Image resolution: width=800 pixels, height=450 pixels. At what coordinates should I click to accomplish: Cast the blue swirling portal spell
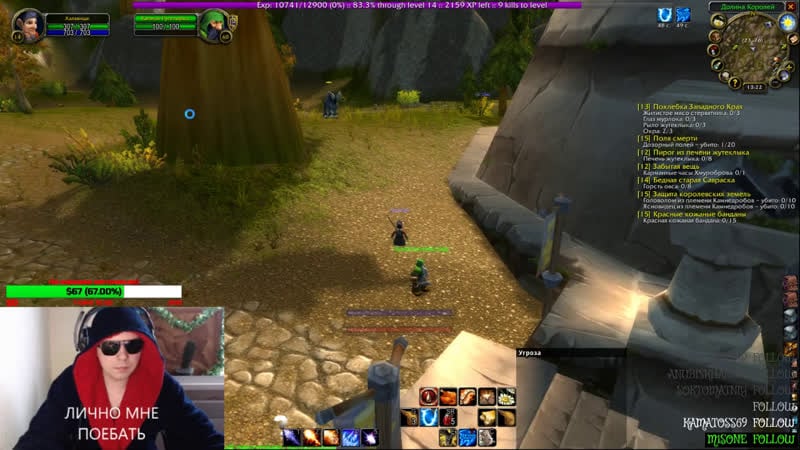click(x=427, y=417)
